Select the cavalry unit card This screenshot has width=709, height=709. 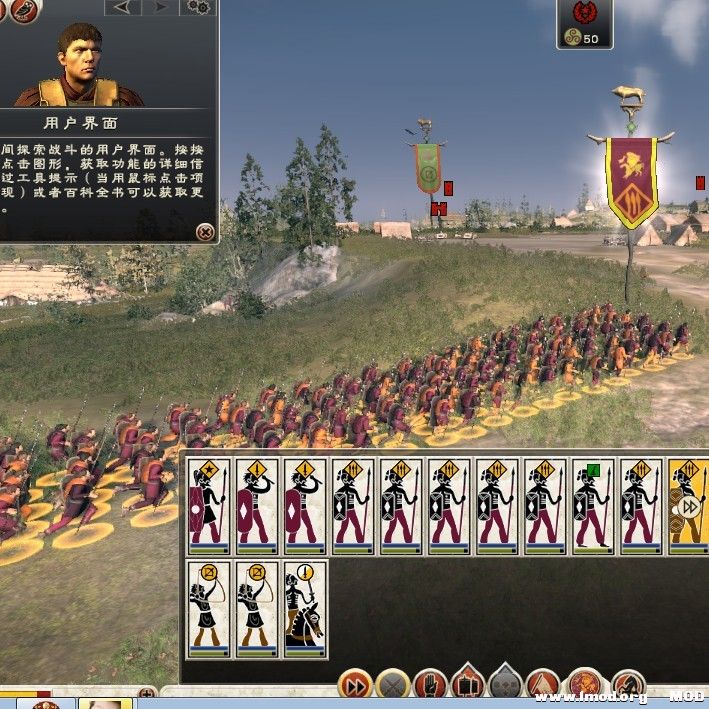click(305, 608)
